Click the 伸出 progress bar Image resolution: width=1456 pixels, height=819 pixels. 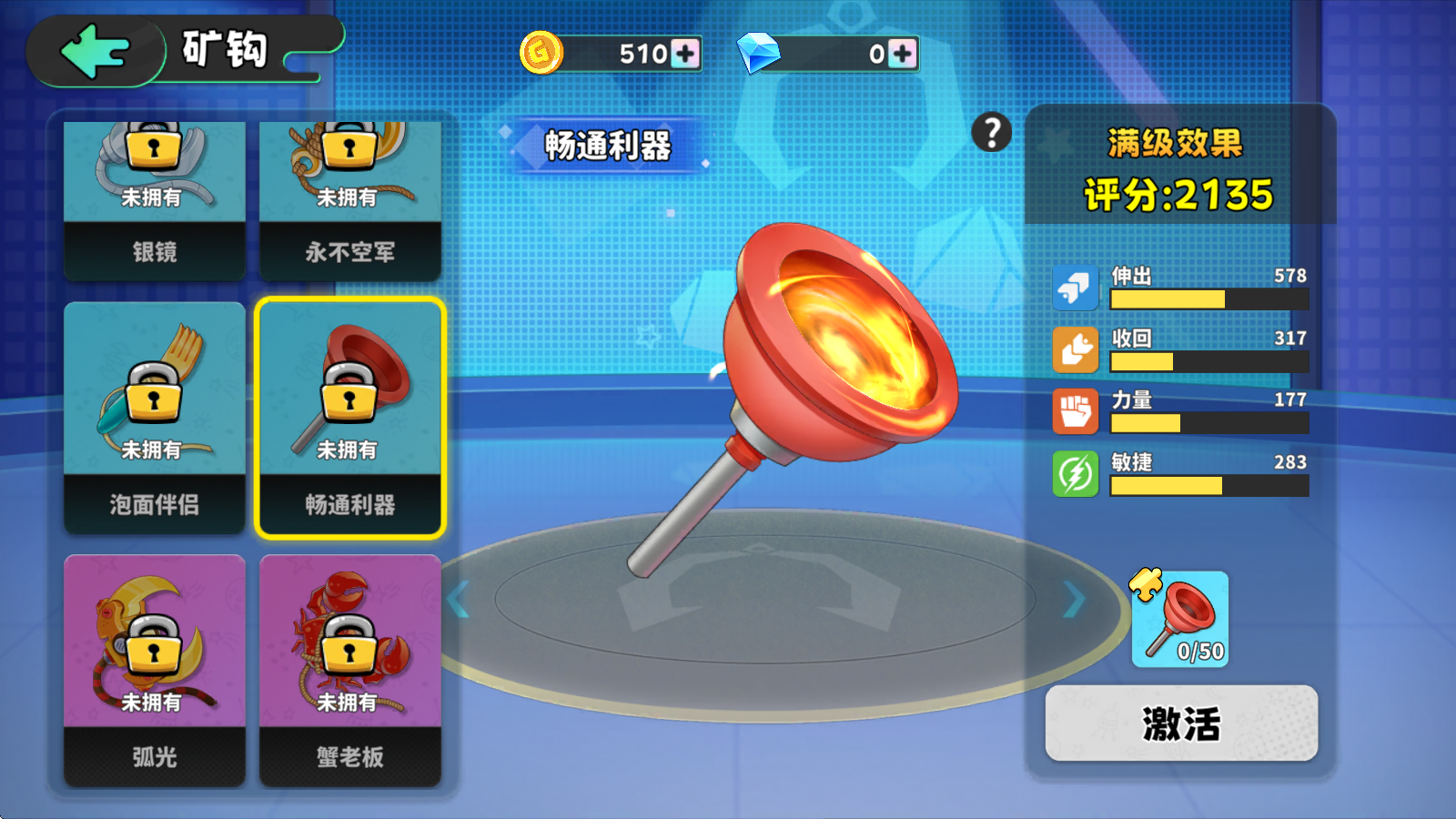(1210, 300)
